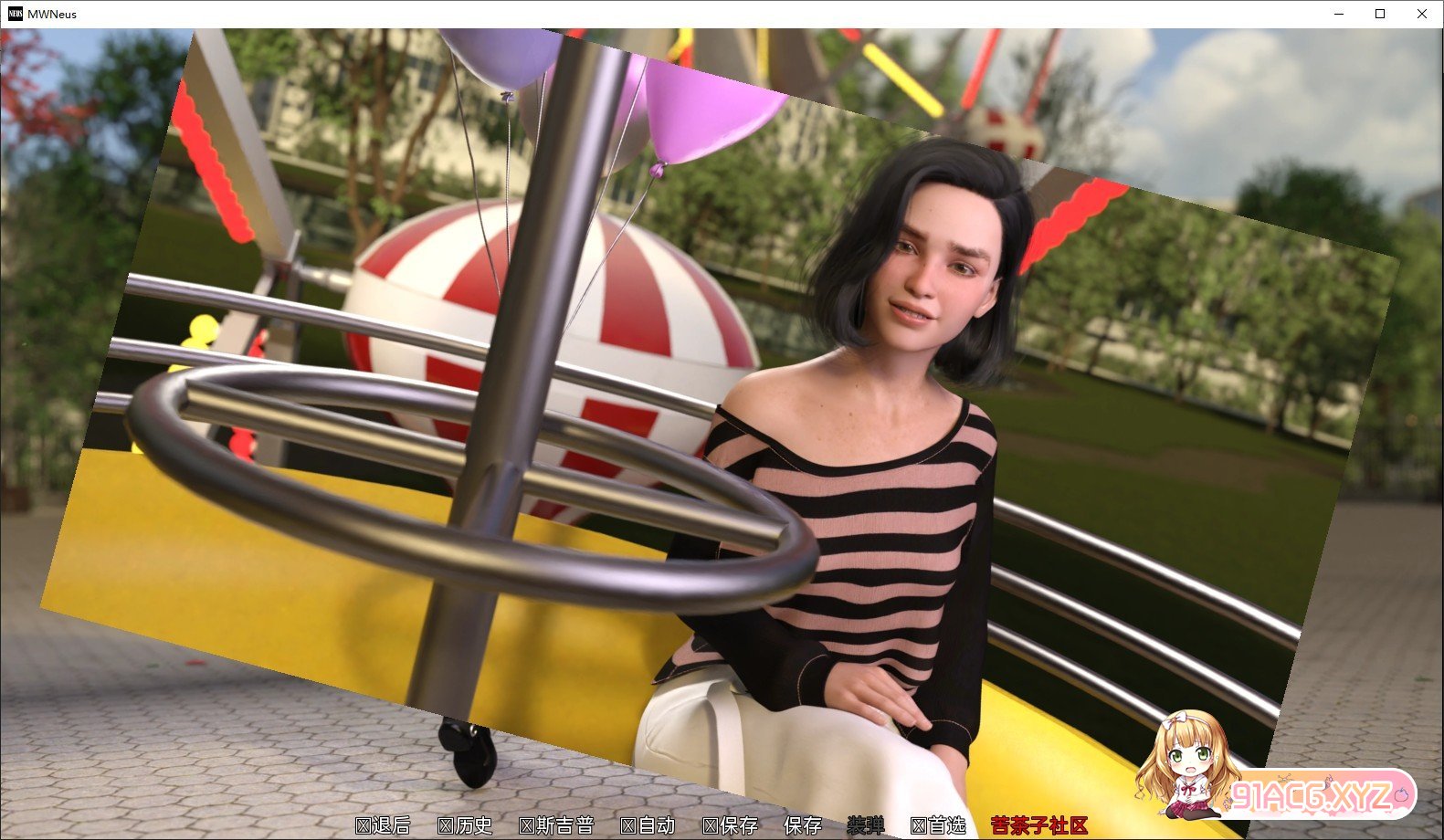
Task: Click the save icon beside 保存
Action: coord(709,825)
